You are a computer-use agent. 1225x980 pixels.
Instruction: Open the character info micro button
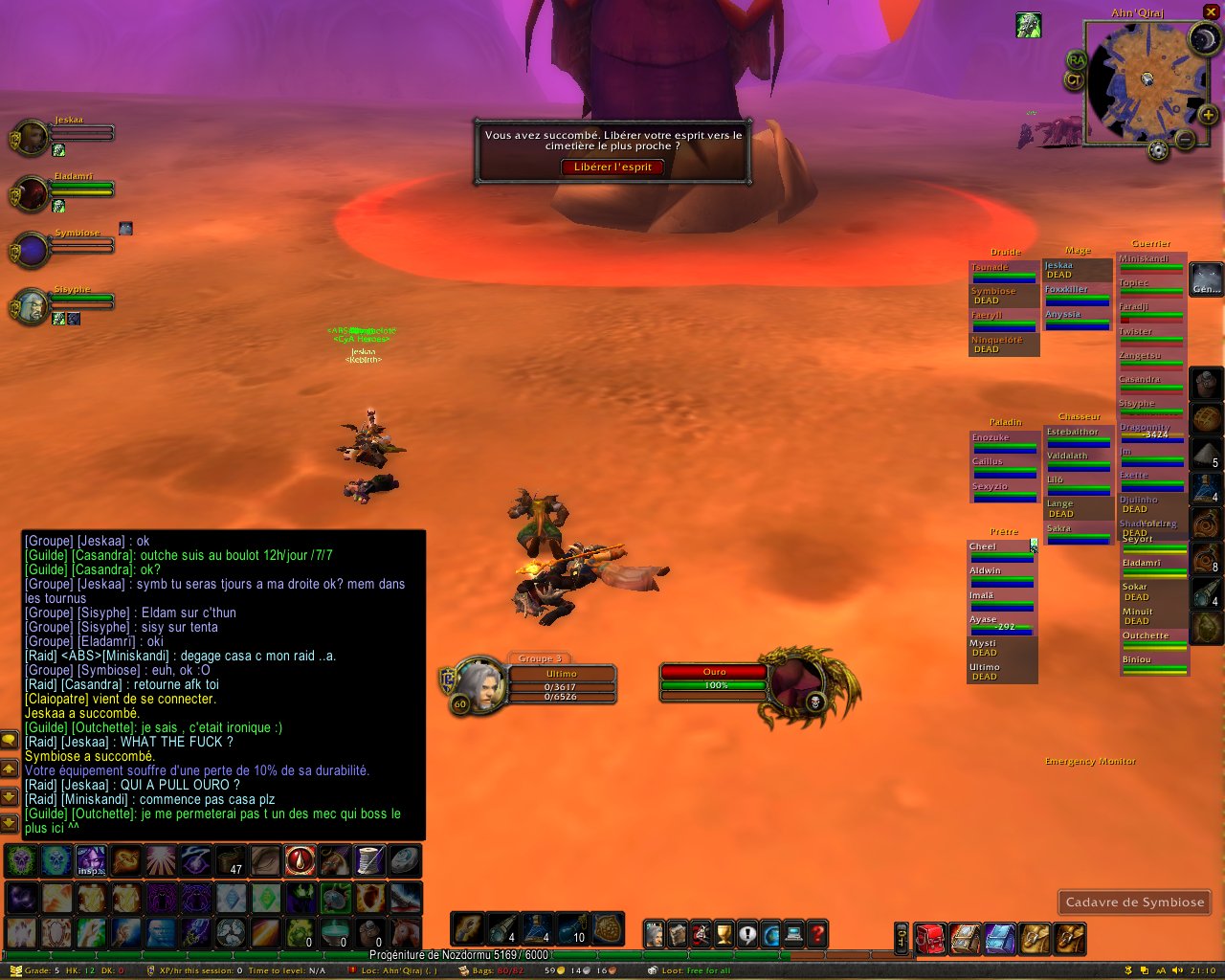point(655,933)
